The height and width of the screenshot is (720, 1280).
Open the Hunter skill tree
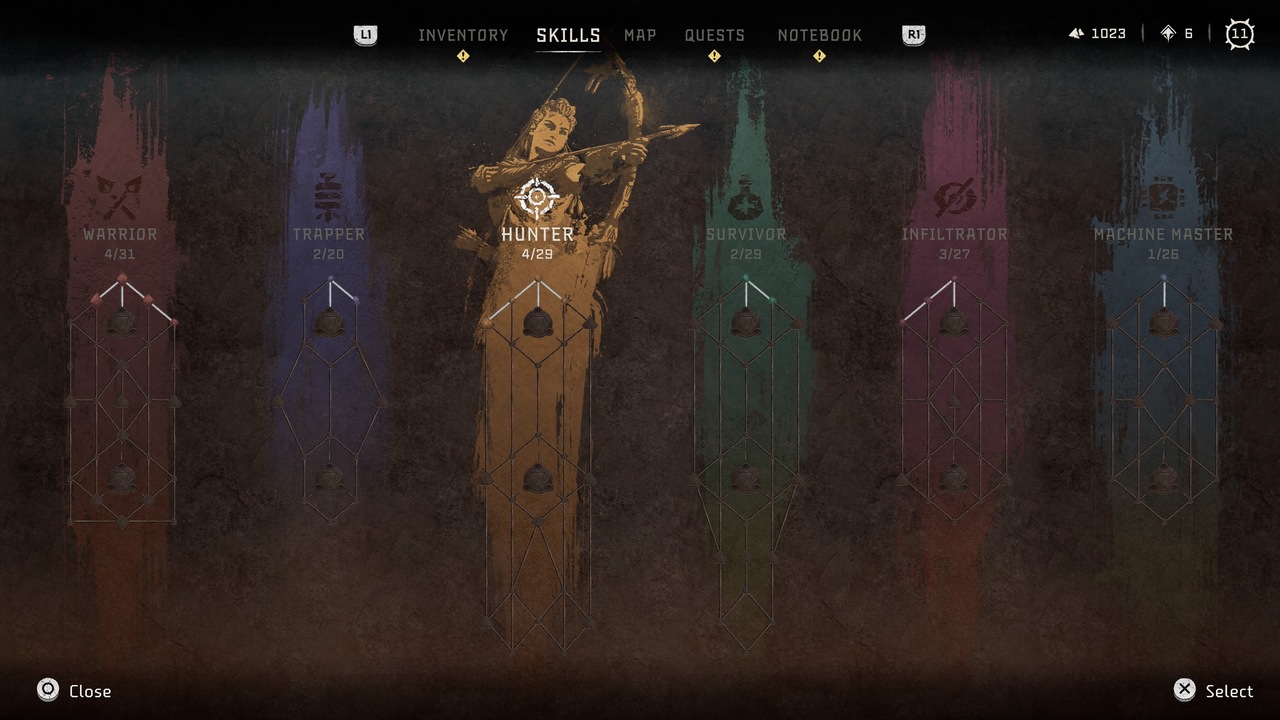click(537, 234)
